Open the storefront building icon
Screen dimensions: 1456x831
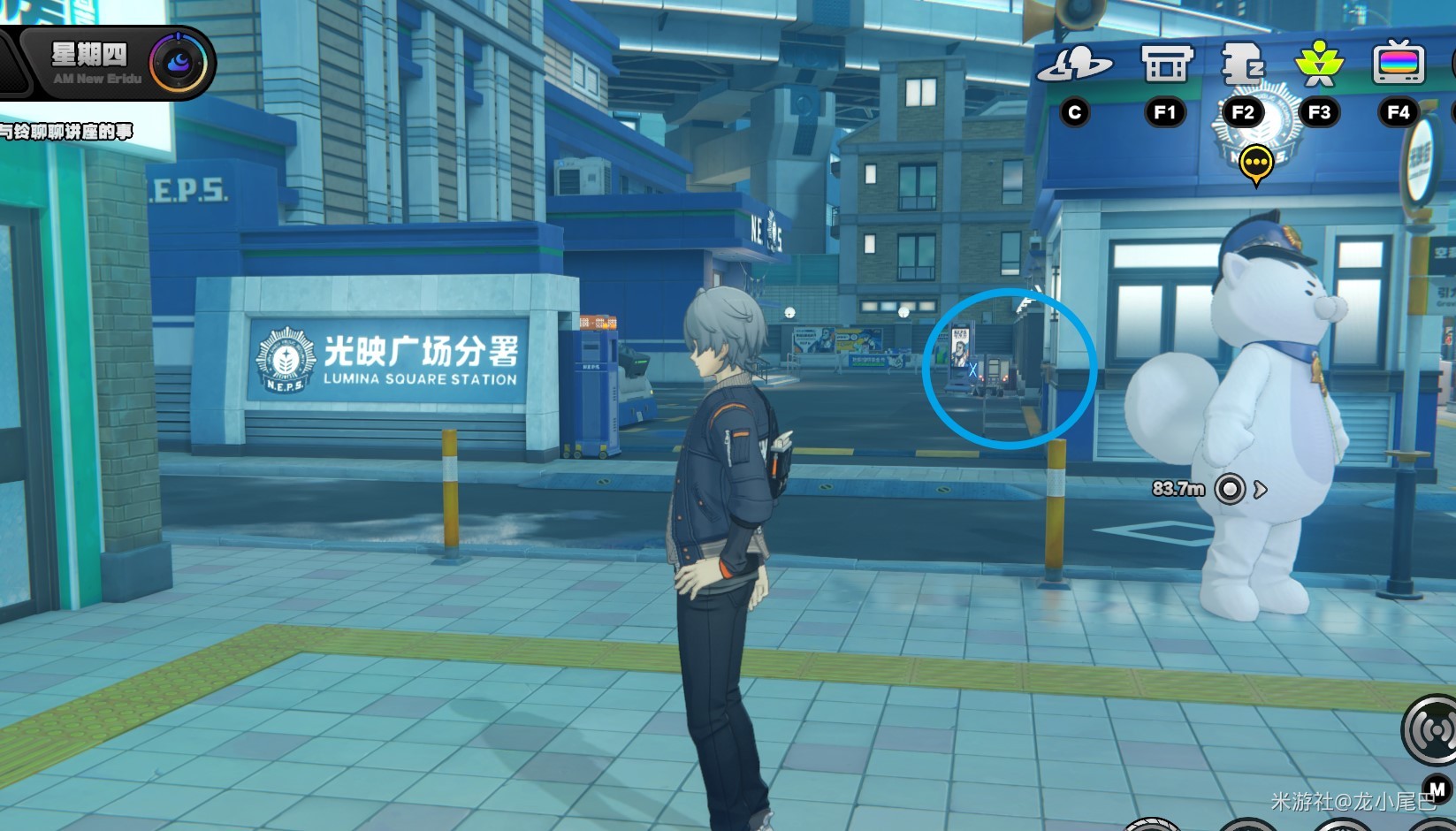[1165, 65]
